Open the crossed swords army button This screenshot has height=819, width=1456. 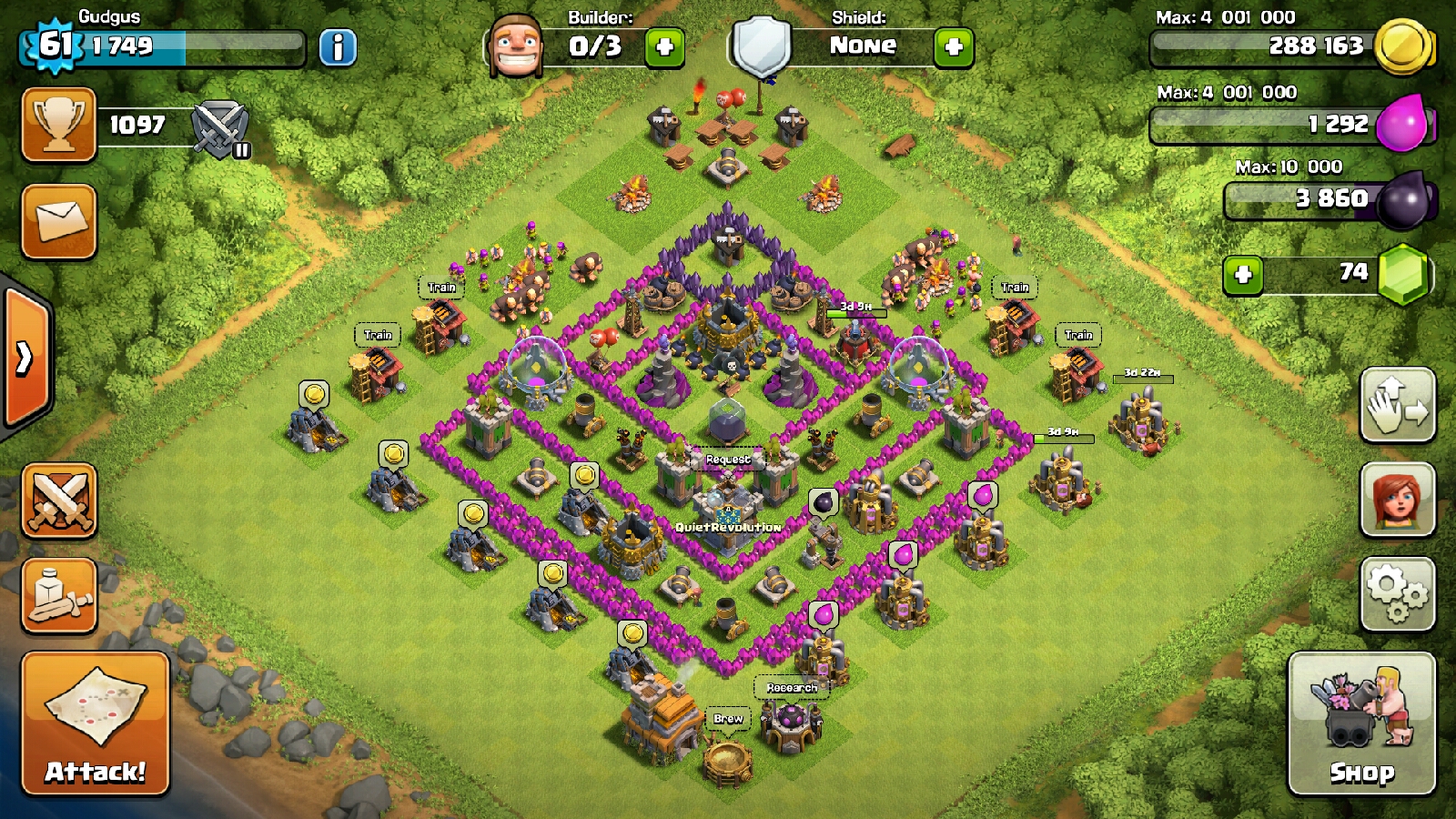point(59,500)
